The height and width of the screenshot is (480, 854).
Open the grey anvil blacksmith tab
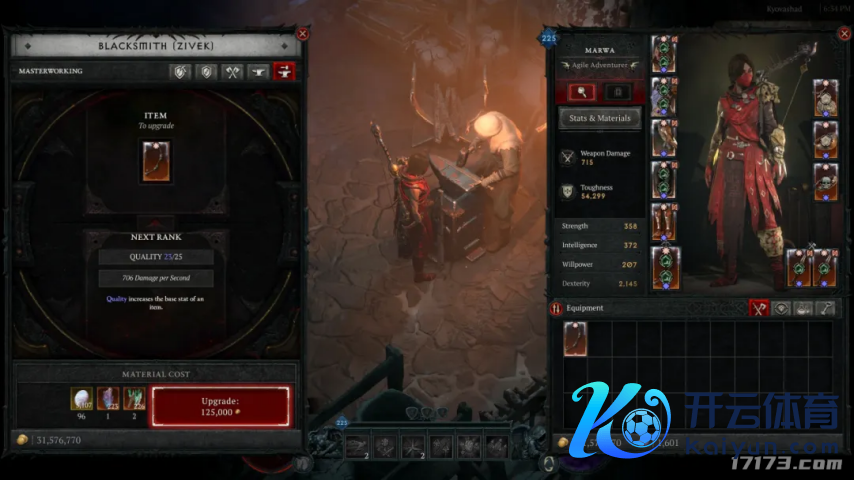(258, 72)
